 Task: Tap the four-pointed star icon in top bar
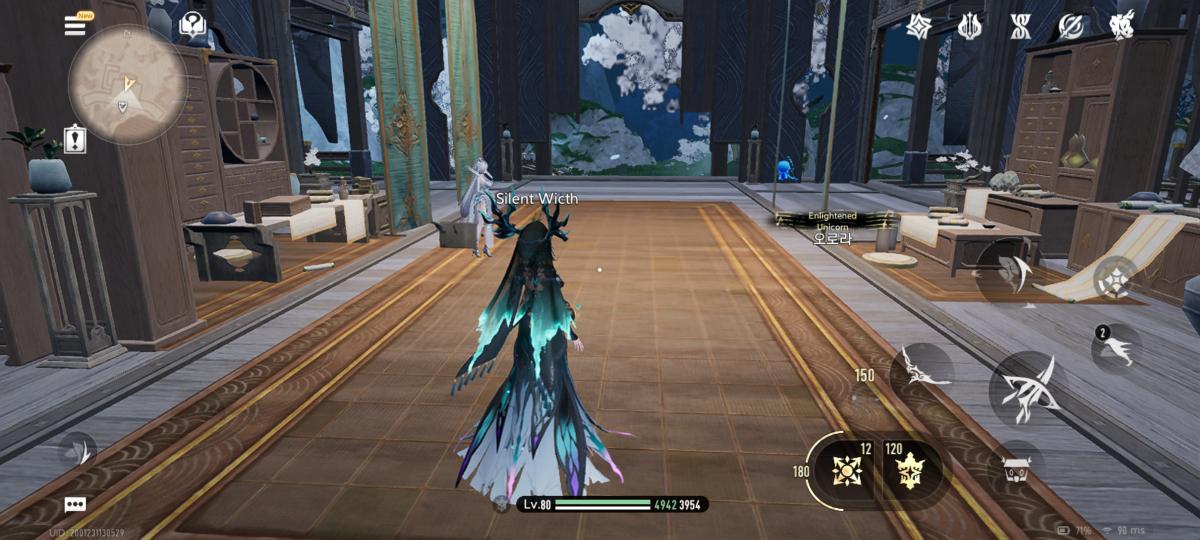(919, 27)
